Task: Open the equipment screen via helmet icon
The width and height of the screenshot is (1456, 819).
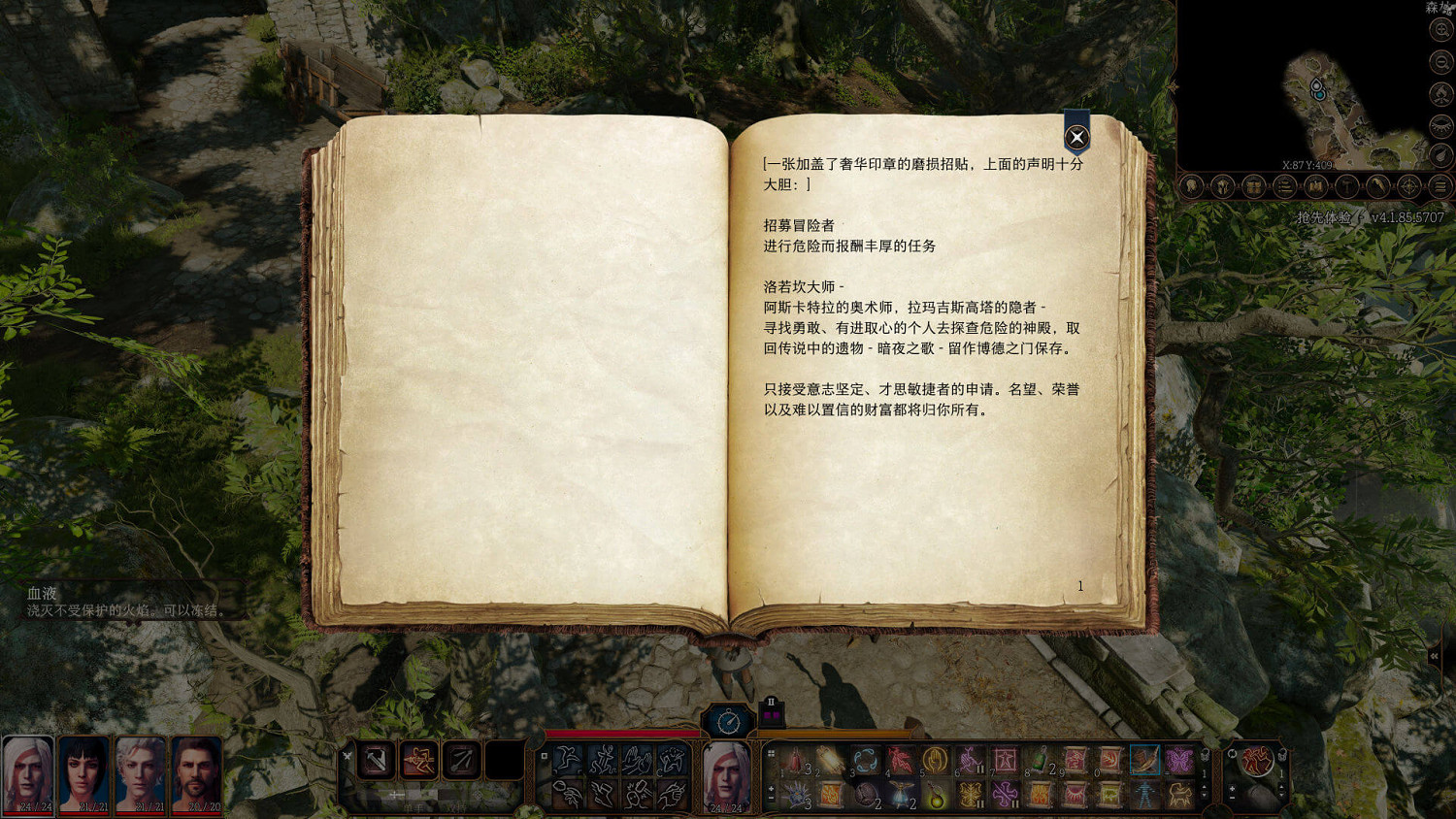Action: (1222, 187)
